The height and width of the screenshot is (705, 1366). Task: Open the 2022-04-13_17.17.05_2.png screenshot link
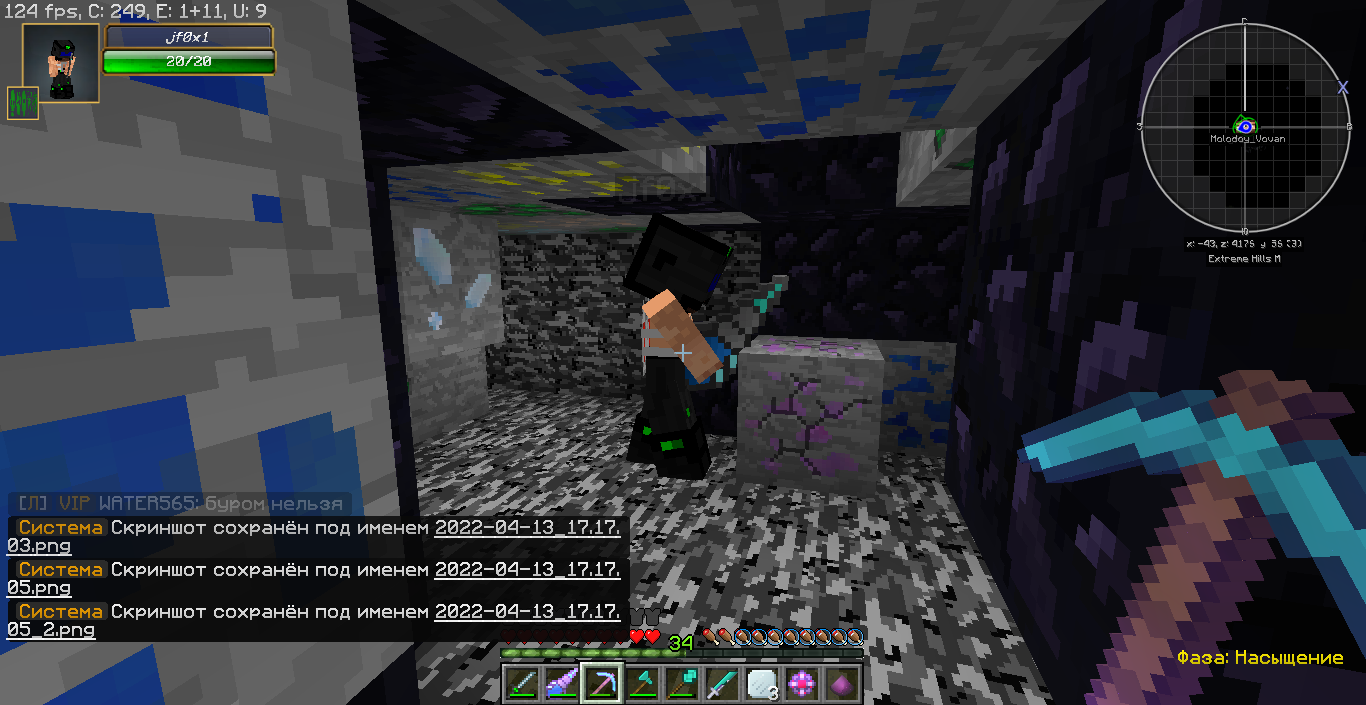click(x=528, y=611)
